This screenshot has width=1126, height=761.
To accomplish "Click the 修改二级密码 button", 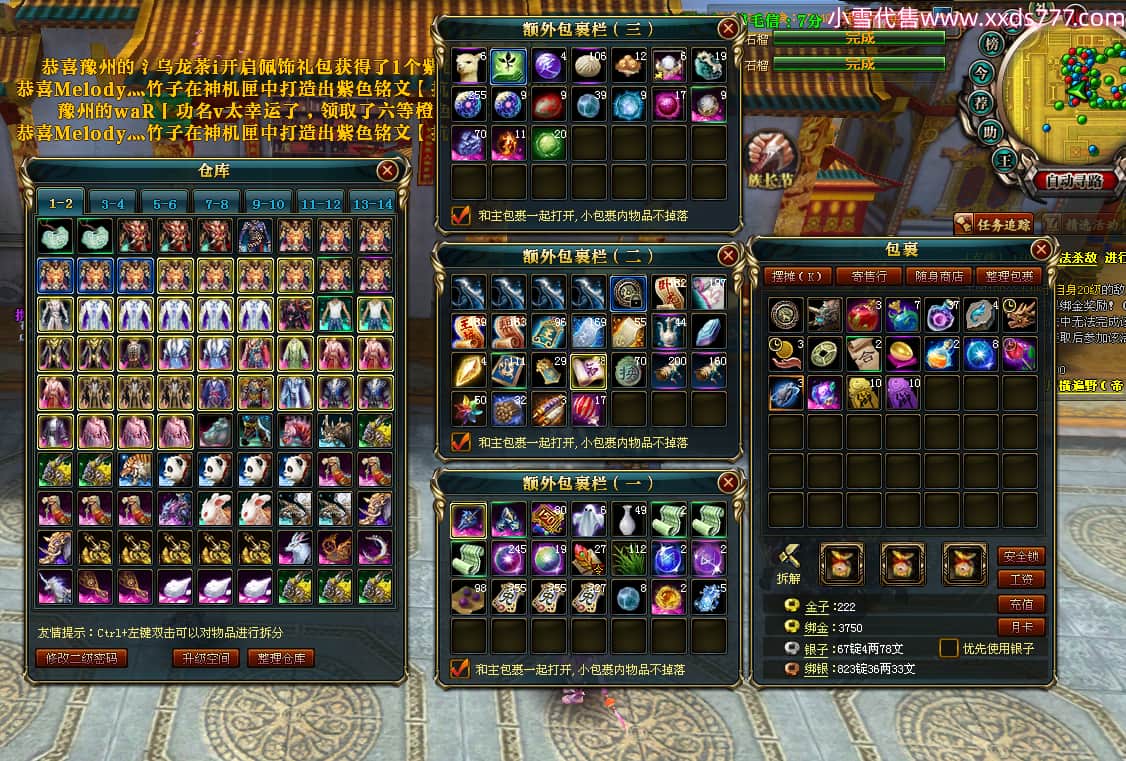I will (x=81, y=658).
